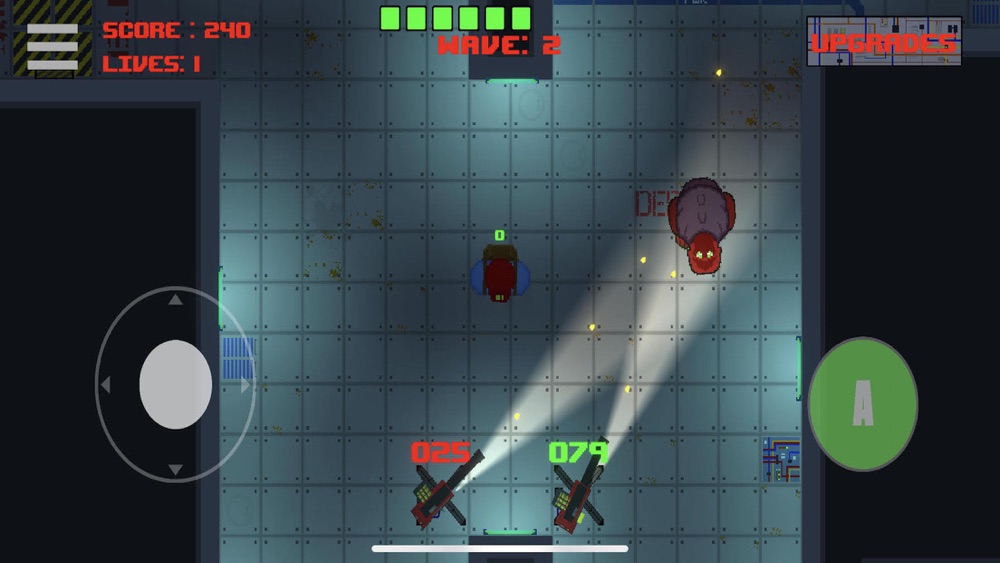Image resolution: width=1000 pixels, height=563 pixels.
Task: Open the Upgrades panel
Action: pos(883,42)
